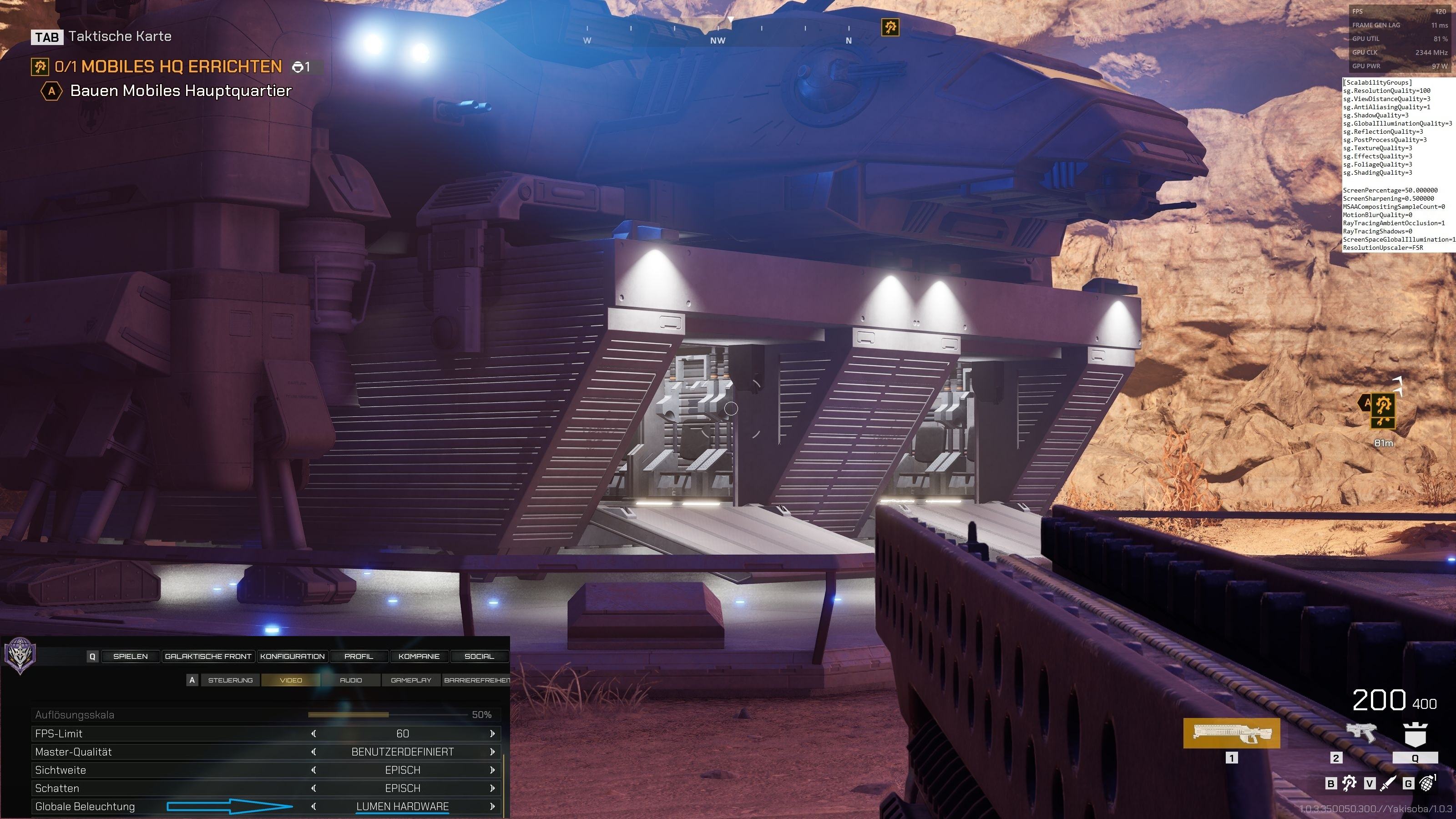Screen dimensions: 1456x819
Task: Open the Audio settings section
Action: click(x=350, y=680)
